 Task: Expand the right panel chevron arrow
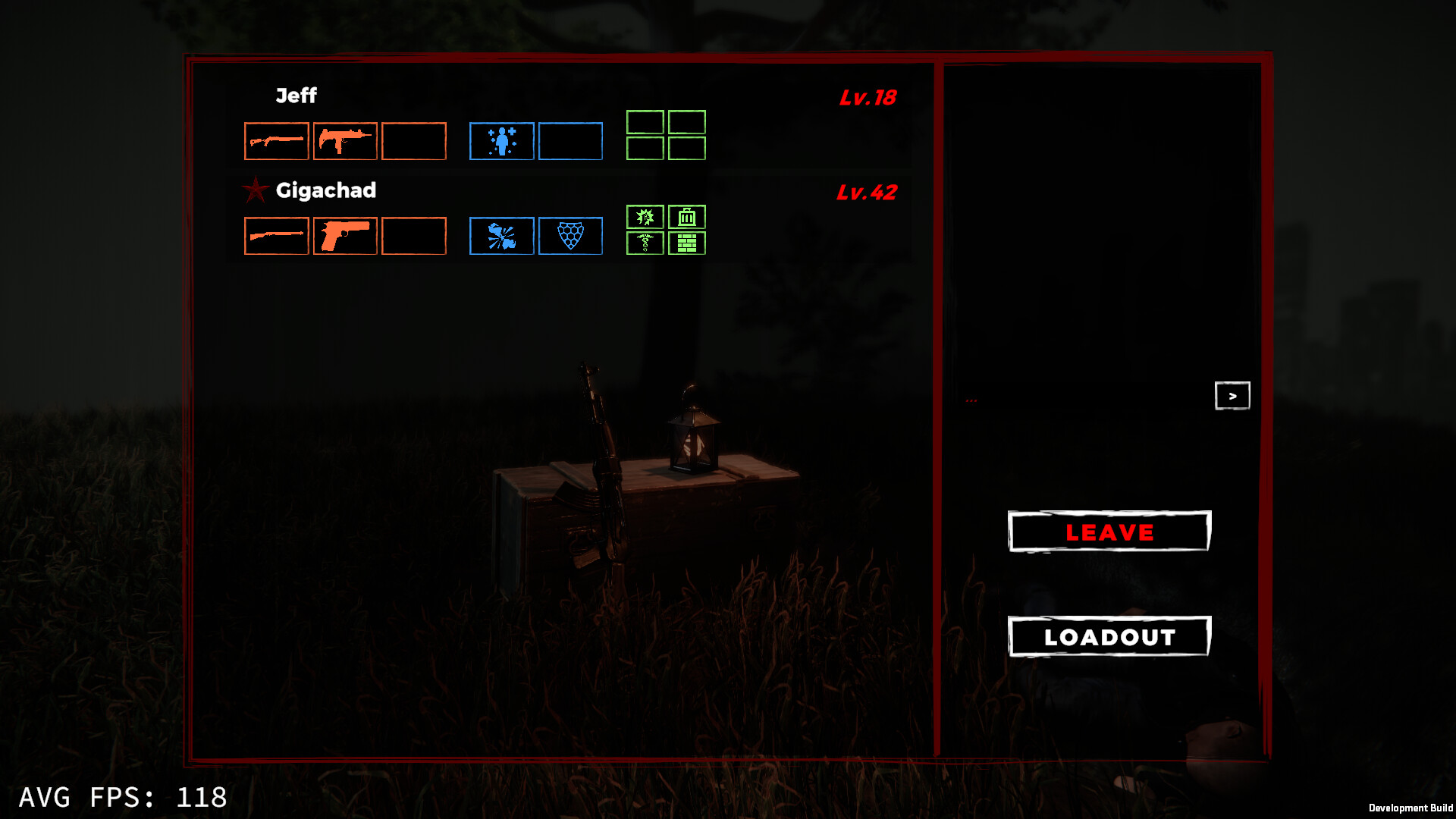(1232, 395)
